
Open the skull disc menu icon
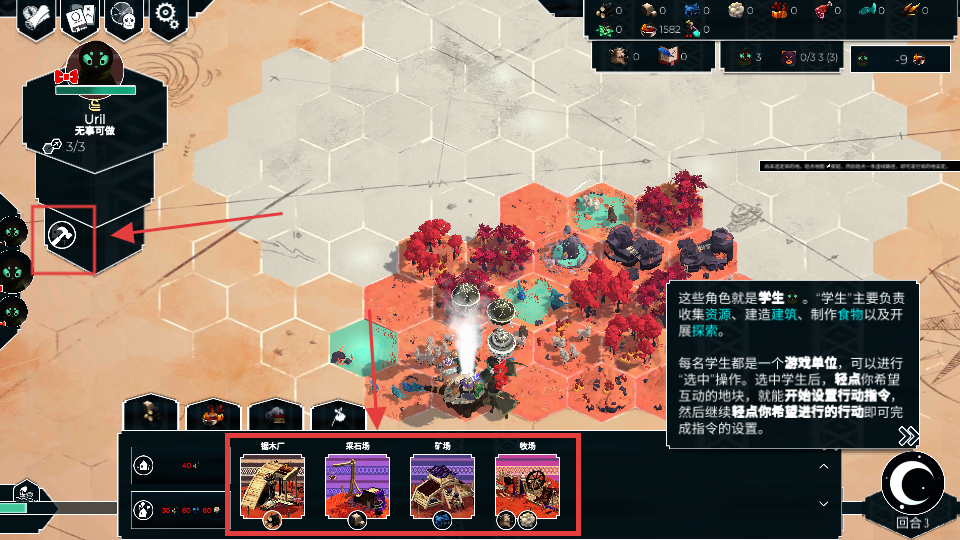[x=123, y=17]
